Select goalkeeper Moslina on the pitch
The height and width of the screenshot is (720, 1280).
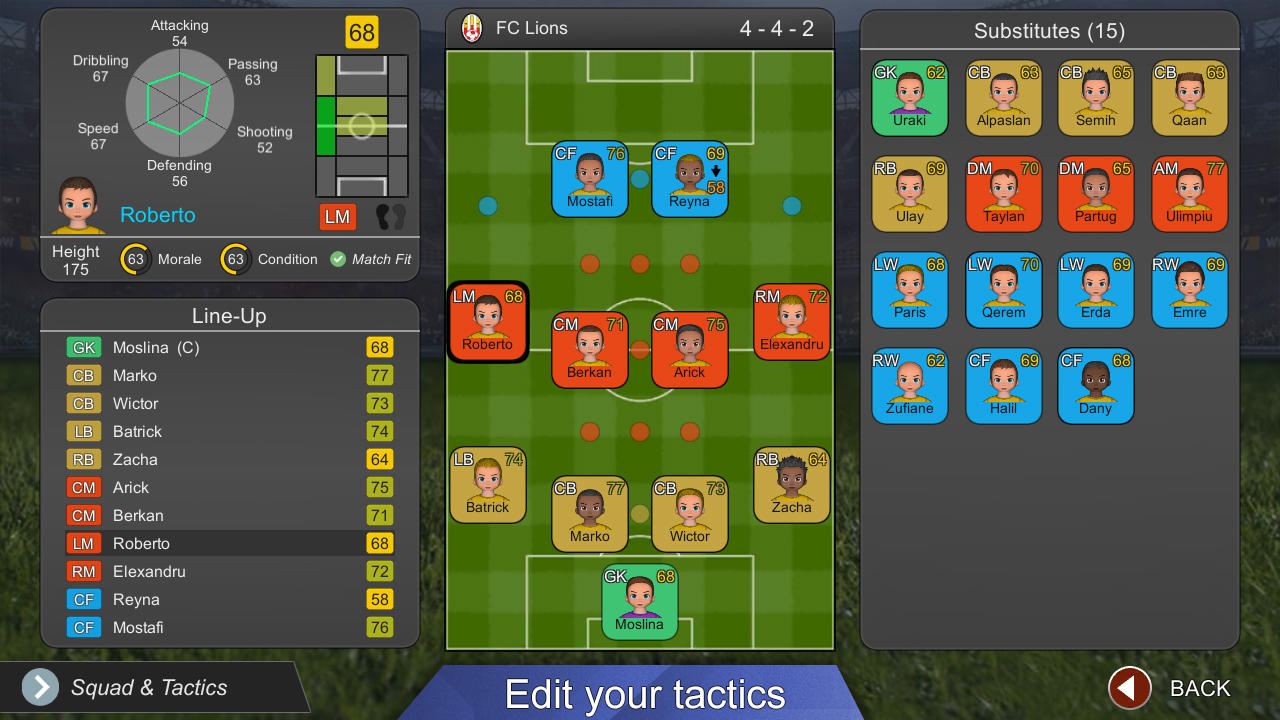(639, 602)
